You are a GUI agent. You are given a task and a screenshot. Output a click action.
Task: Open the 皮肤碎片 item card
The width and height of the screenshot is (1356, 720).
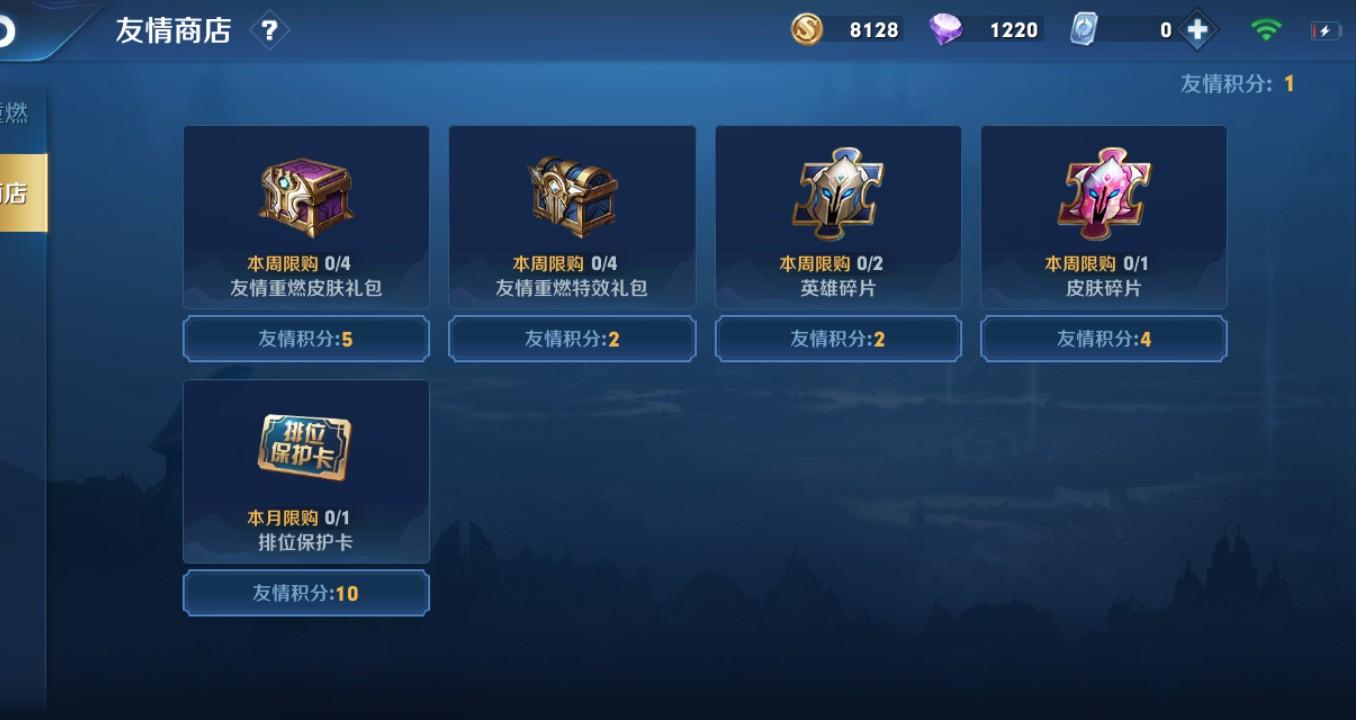click(x=1103, y=216)
